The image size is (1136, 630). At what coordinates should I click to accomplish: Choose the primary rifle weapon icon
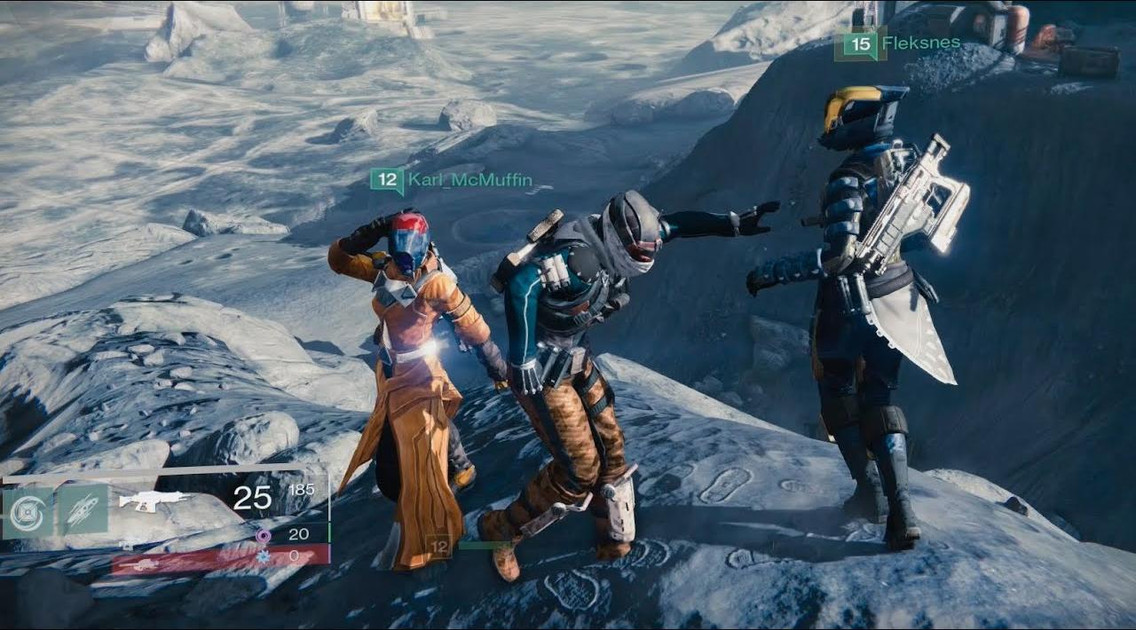(153, 499)
